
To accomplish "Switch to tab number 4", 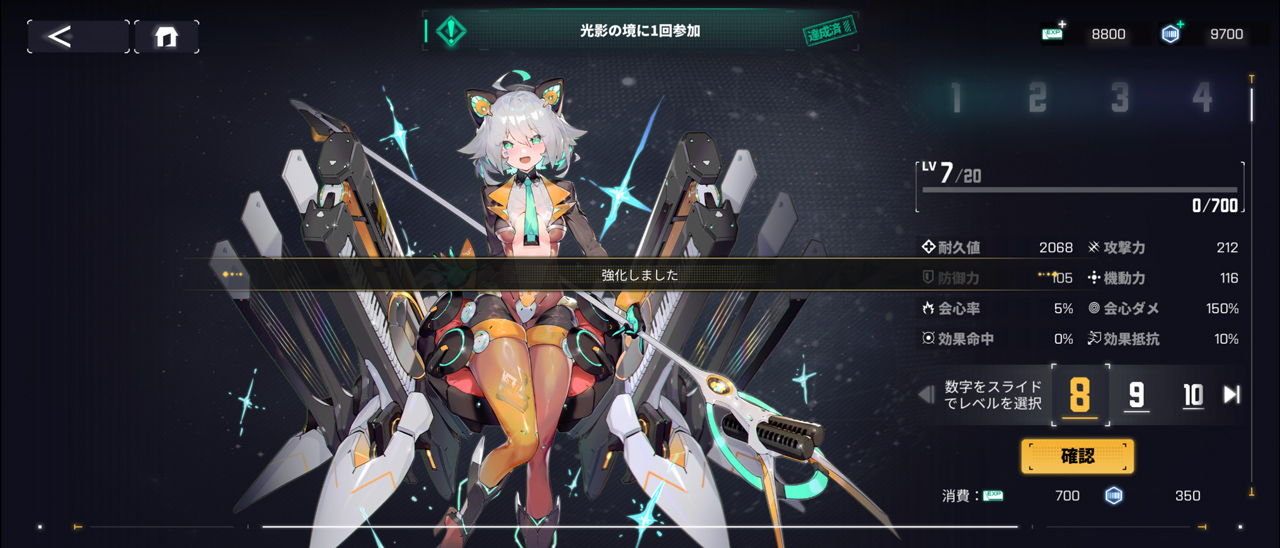I will (1202, 98).
